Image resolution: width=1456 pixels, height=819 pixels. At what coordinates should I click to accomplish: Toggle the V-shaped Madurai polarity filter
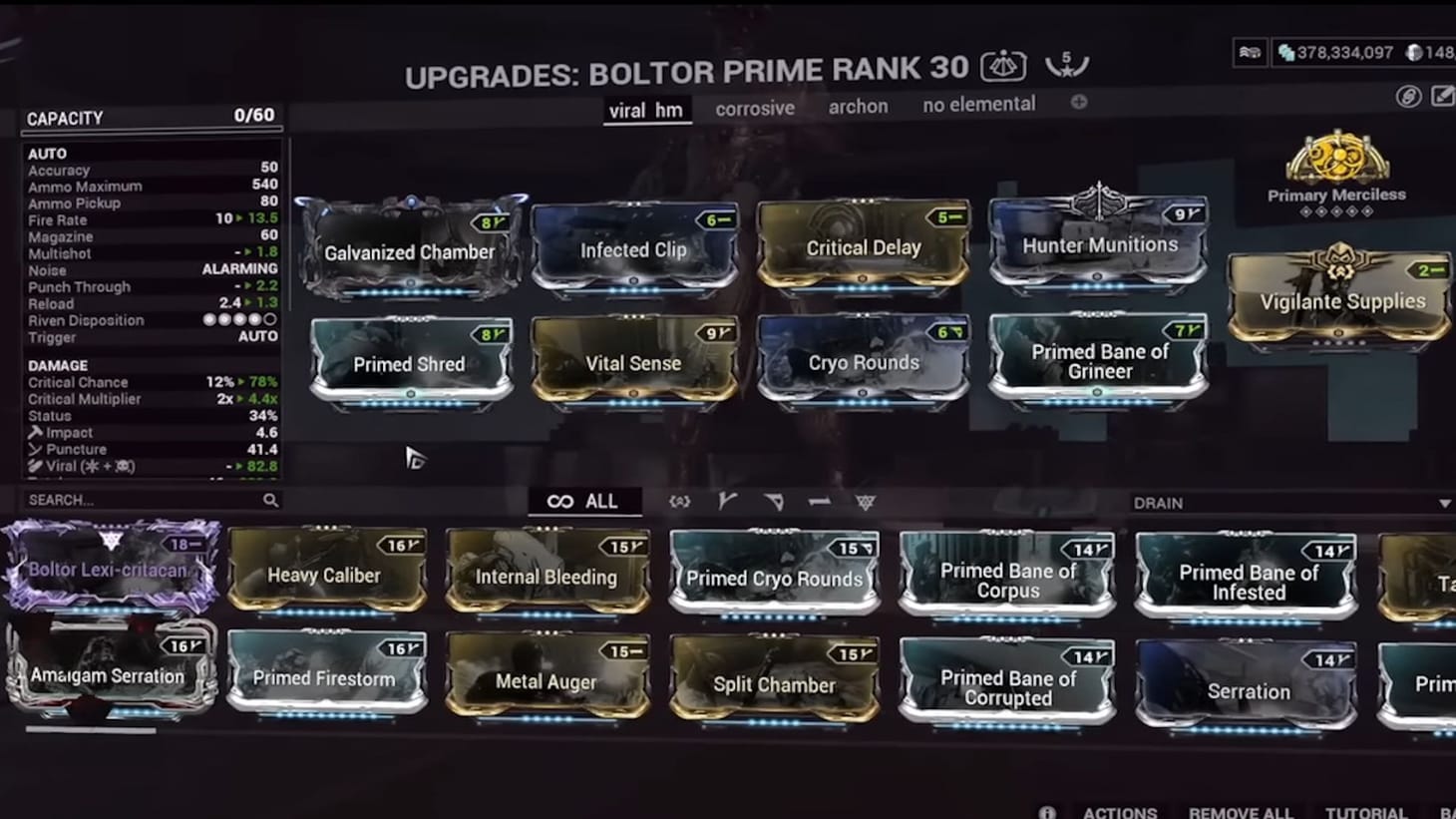pos(726,501)
